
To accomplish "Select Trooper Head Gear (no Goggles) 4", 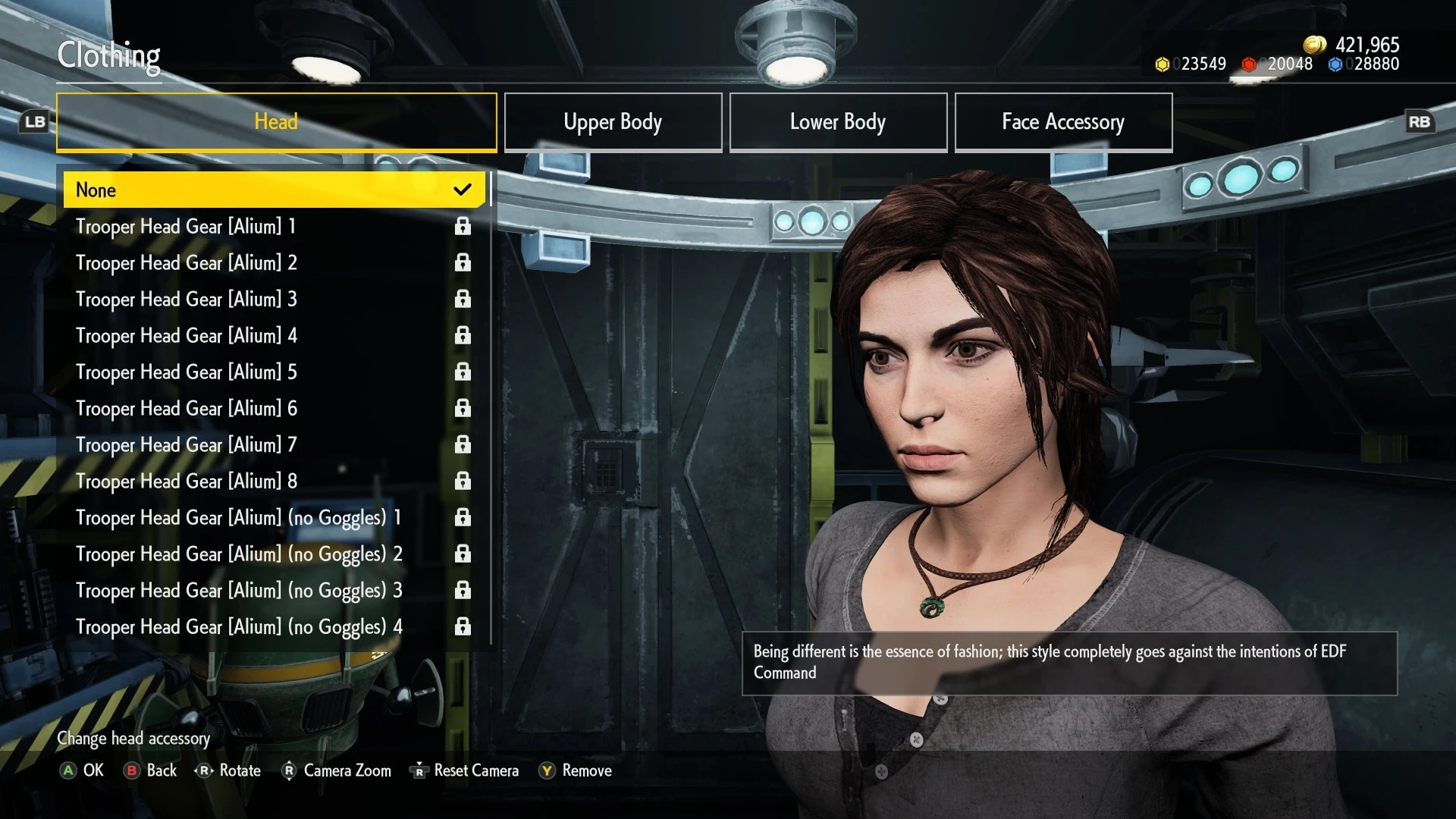I will click(273, 626).
